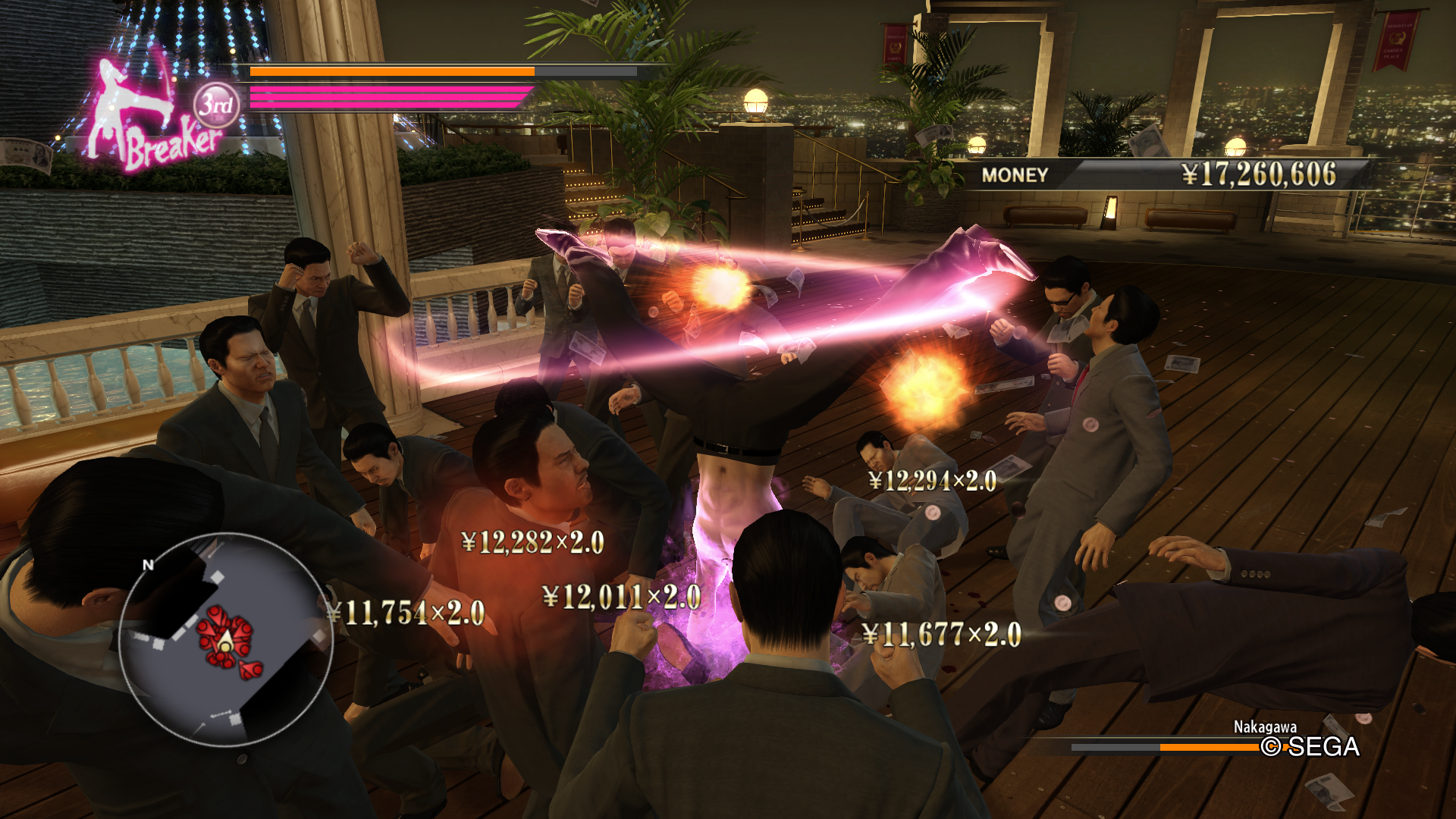Click the 3rd heat level badge

pos(216,105)
